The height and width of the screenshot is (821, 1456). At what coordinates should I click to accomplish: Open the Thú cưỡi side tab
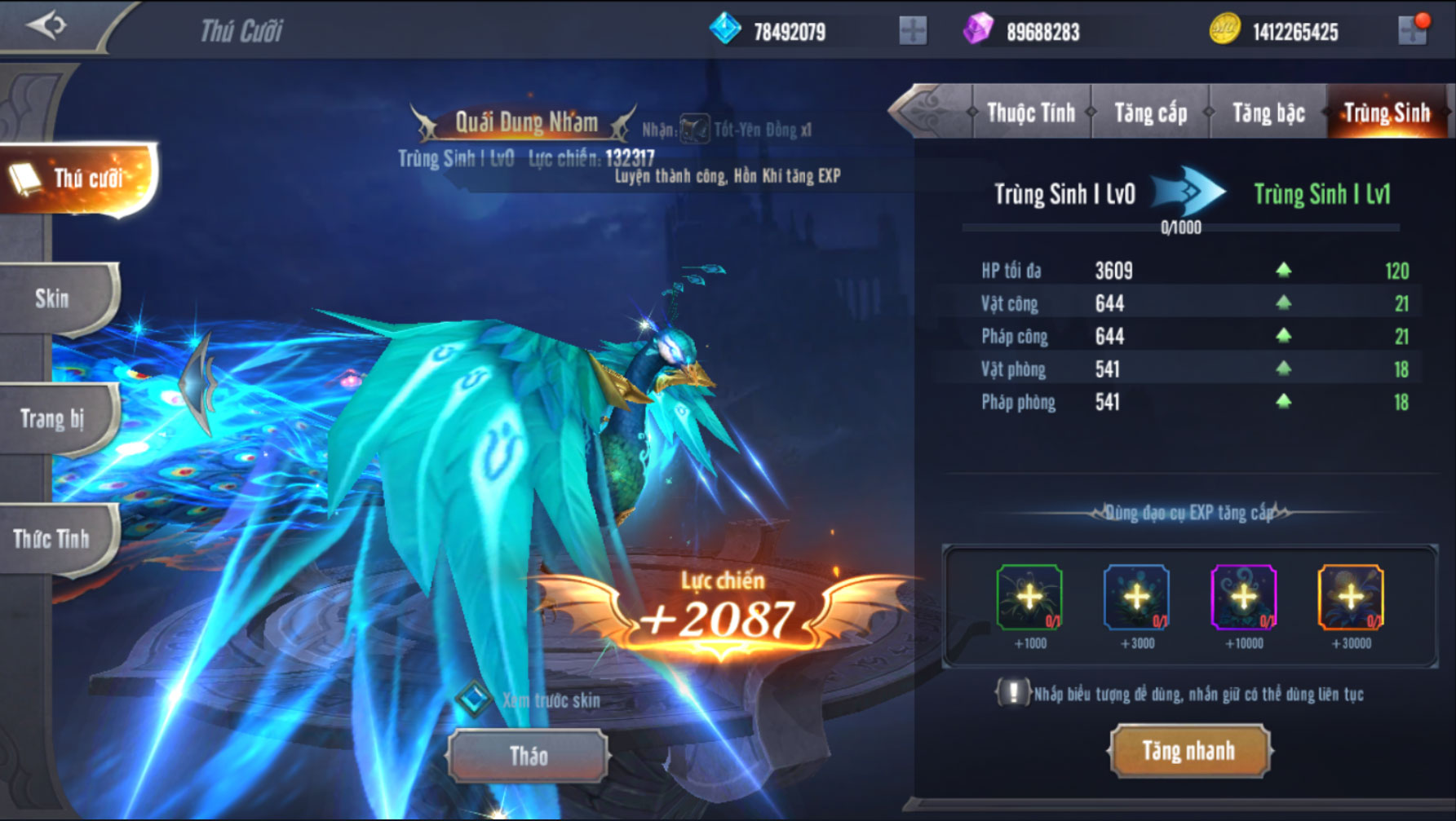coord(77,179)
